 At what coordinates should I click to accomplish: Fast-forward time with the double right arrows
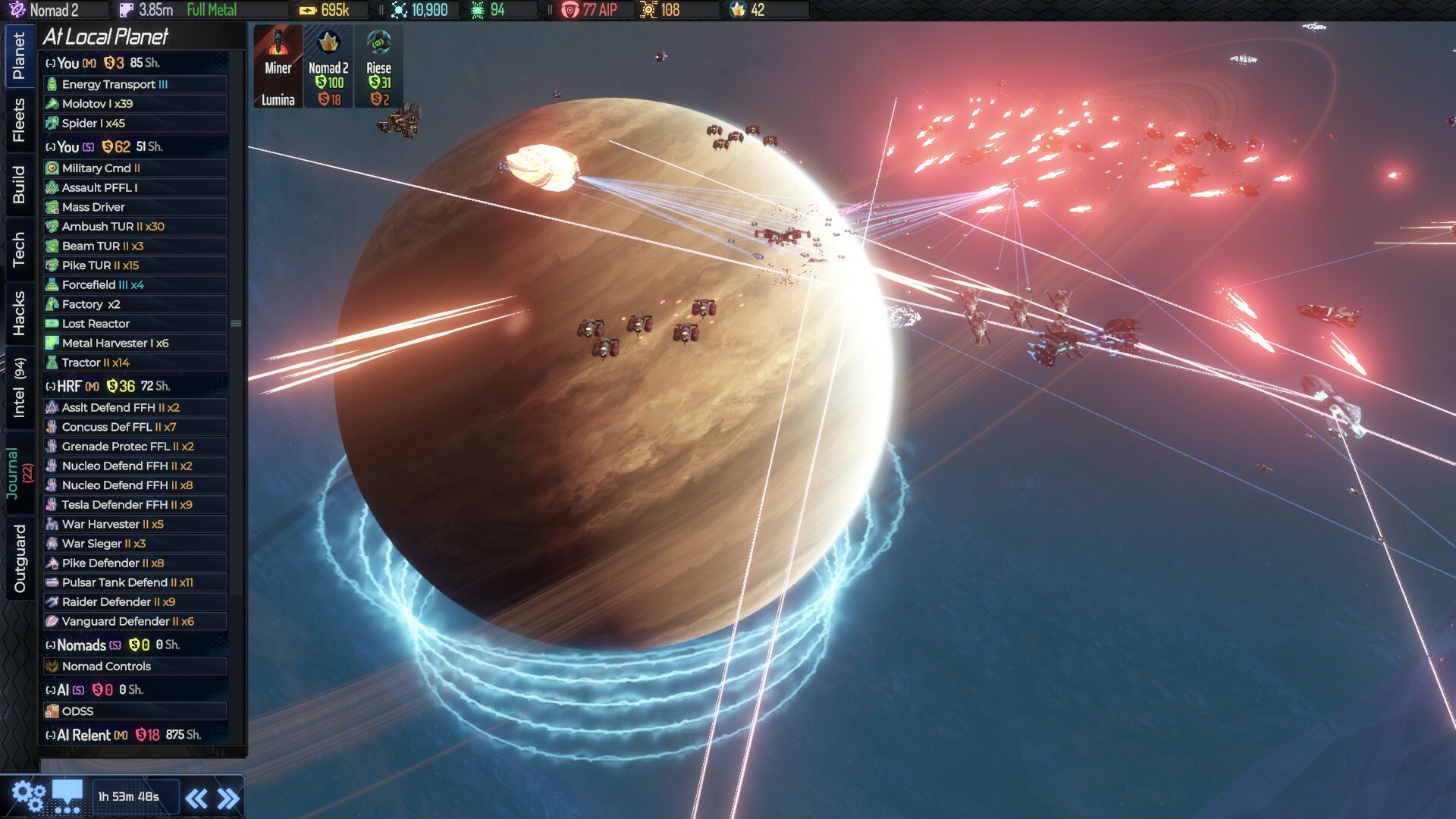(x=228, y=796)
